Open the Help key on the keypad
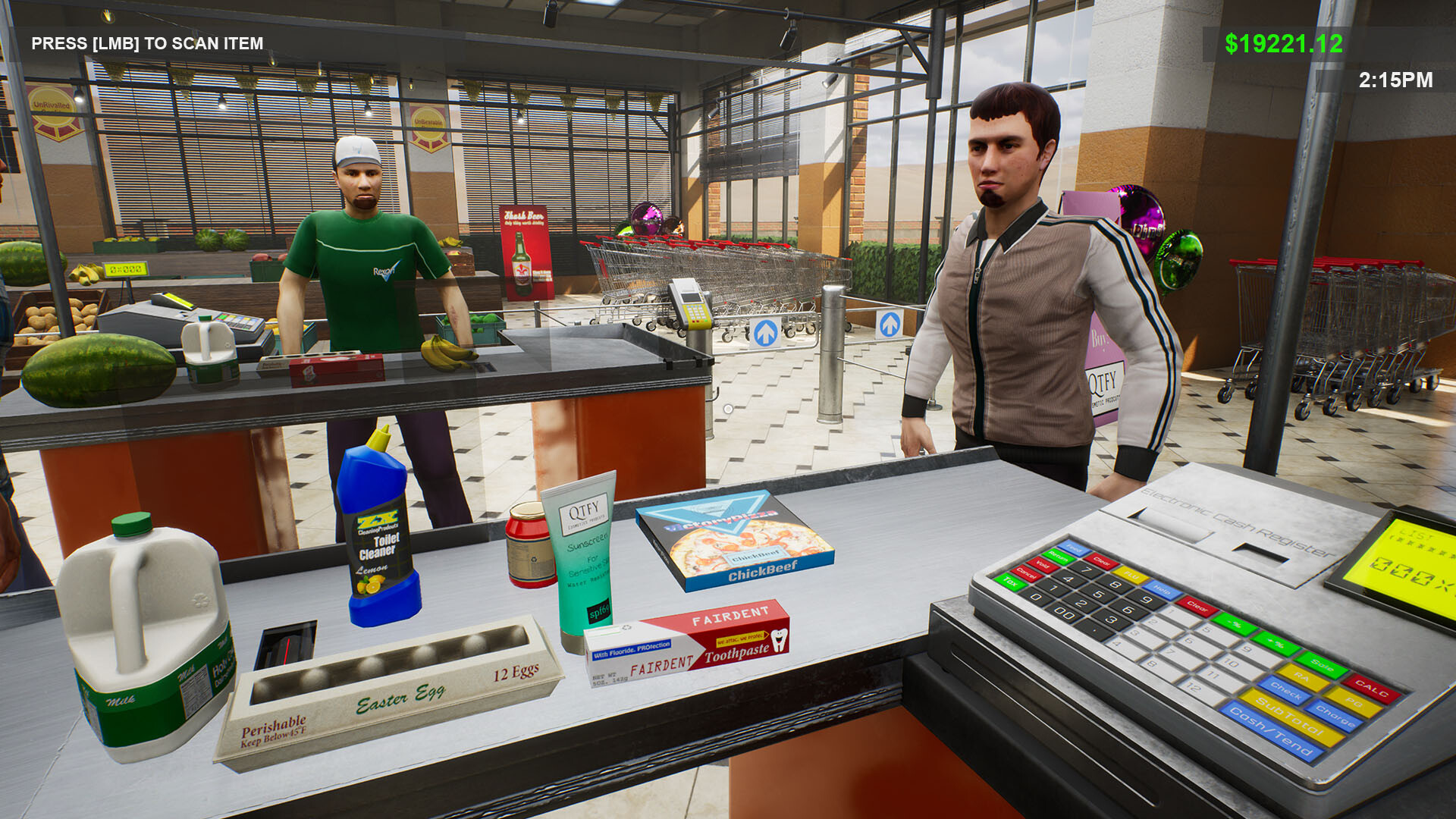1456x819 pixels. [1162, 590]
